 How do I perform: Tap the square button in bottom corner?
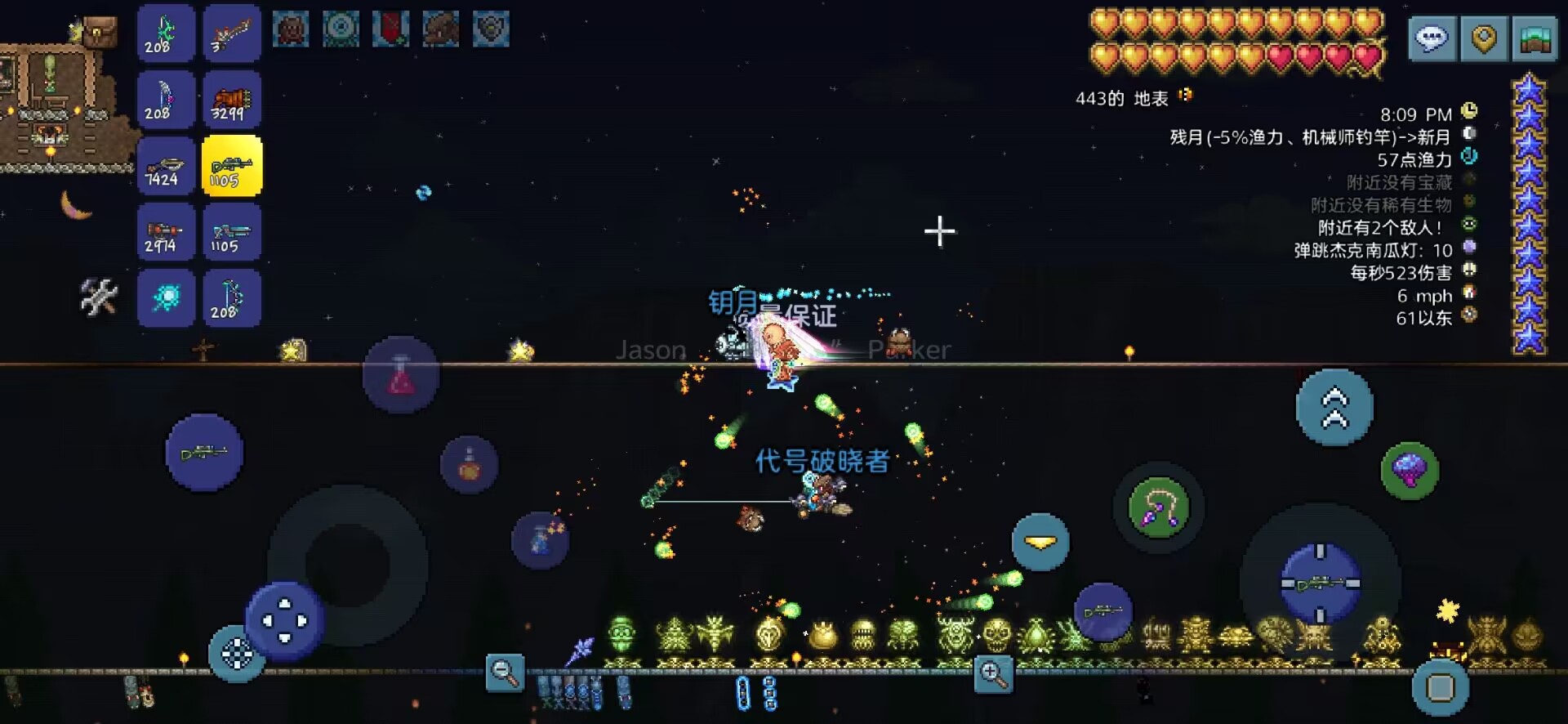(1440, 687)
